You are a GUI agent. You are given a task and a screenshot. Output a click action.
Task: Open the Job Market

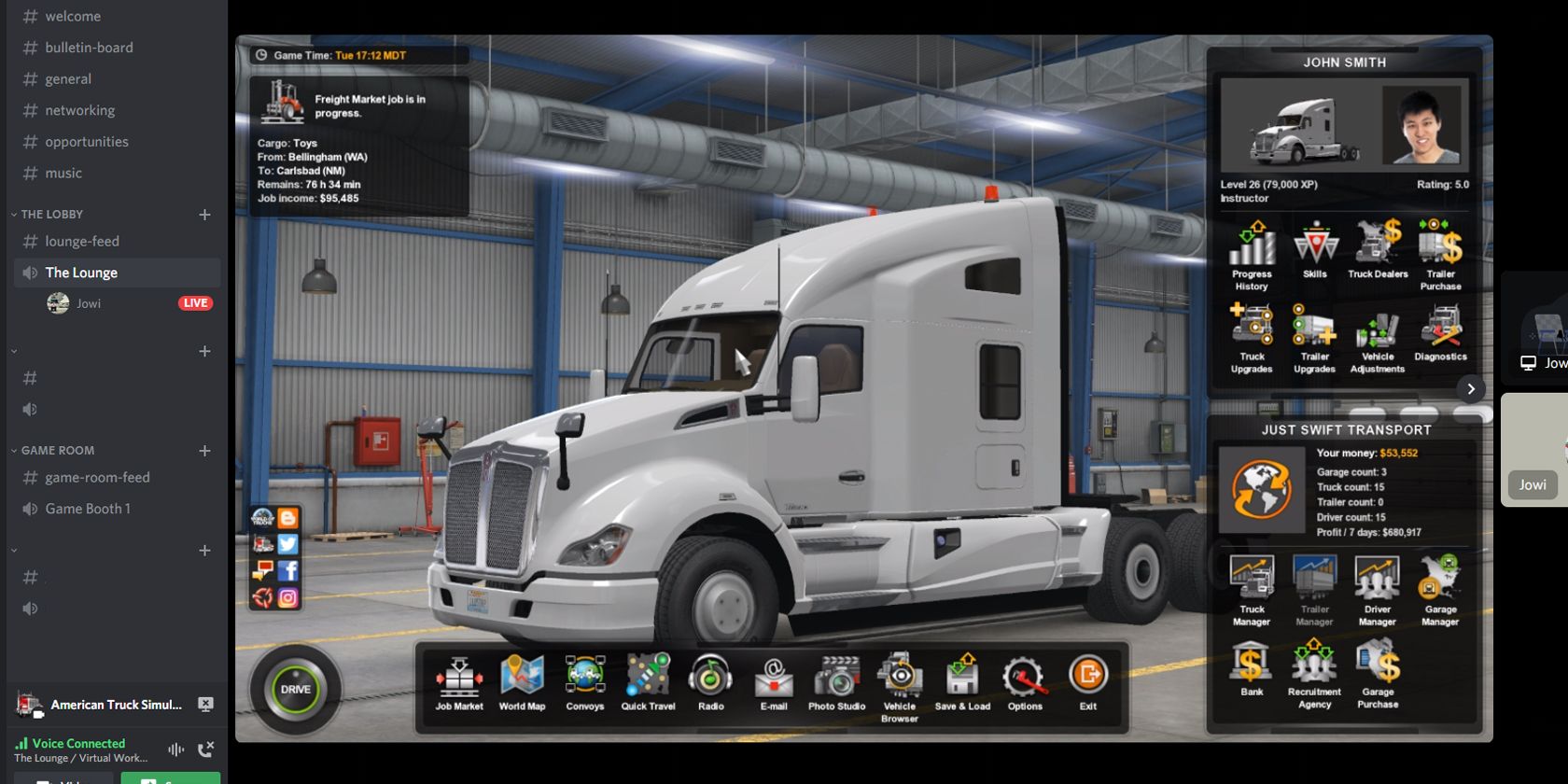tap(458, 679)
